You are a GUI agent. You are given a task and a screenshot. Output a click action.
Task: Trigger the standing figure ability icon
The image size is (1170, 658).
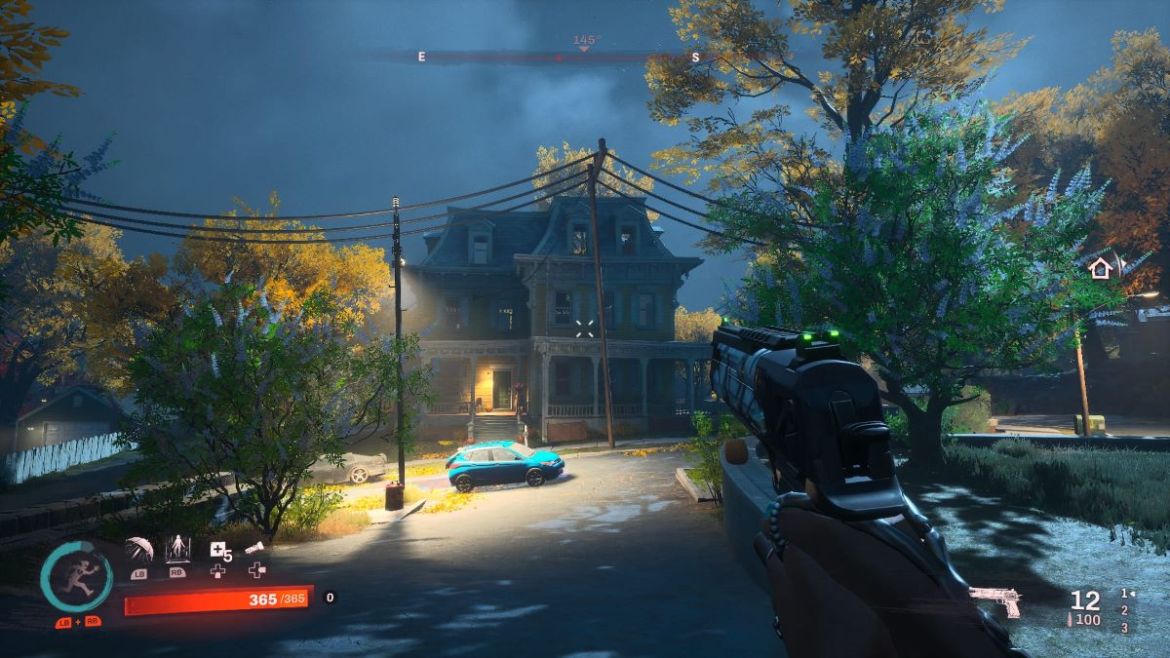[177, 549]
